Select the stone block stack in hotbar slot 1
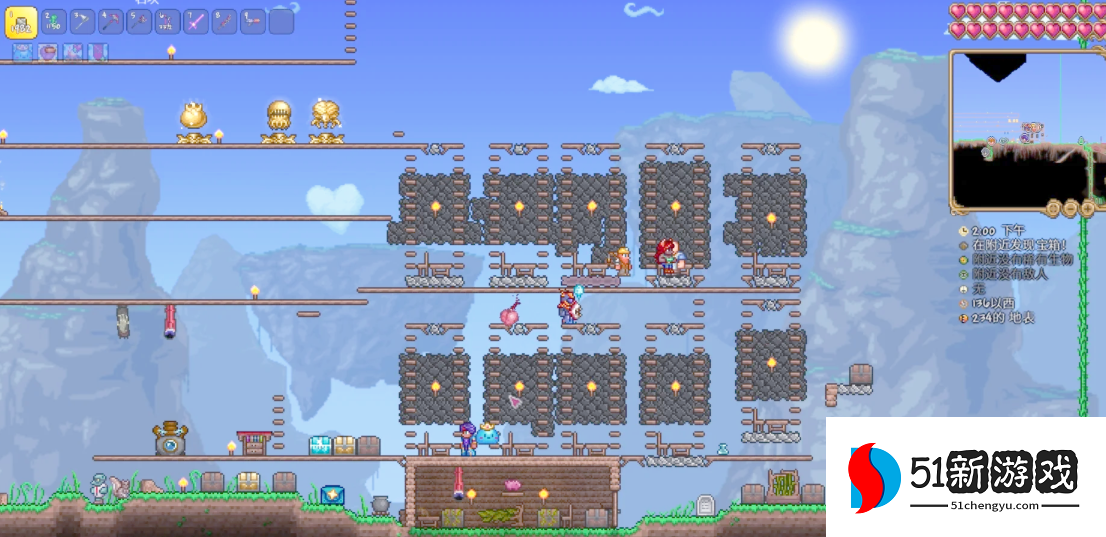Screen dimensions: 1106x537 [x=21, y=22]
